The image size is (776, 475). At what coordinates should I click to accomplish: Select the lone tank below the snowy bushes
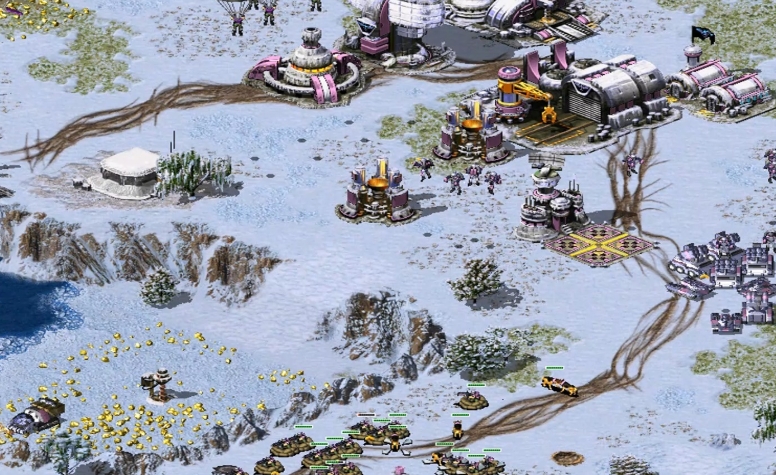(x=471, y=400)
